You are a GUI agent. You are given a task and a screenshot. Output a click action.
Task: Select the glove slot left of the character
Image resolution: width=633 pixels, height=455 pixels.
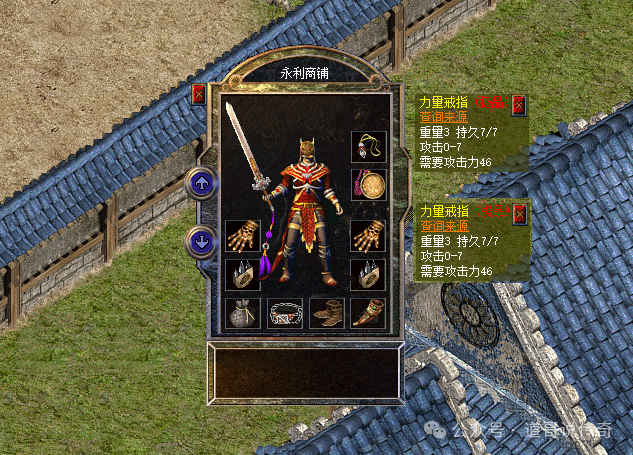click(x=243, y=236)
